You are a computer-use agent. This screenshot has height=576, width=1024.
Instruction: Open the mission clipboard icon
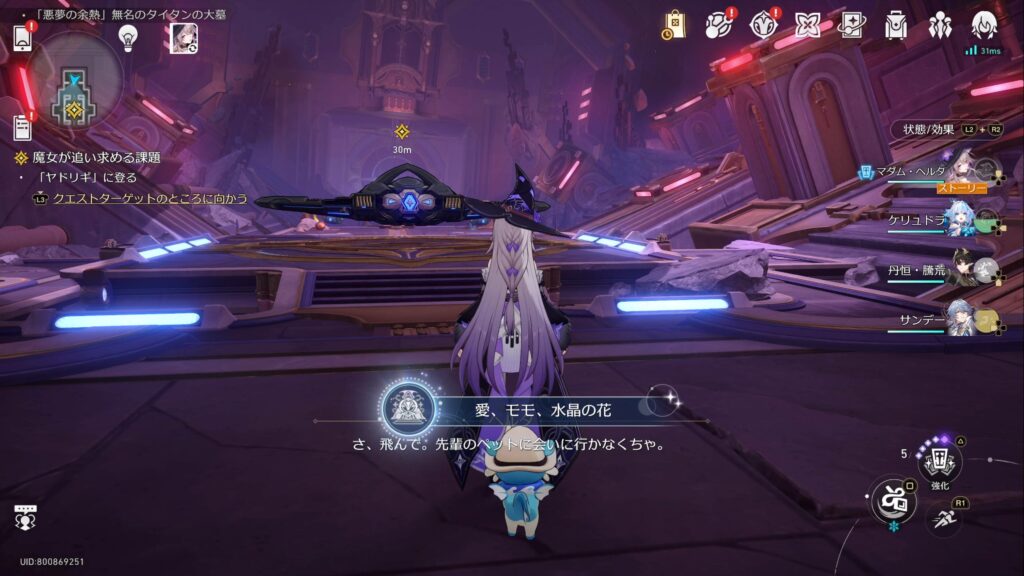pyautogui.click(x=22, y=127)
